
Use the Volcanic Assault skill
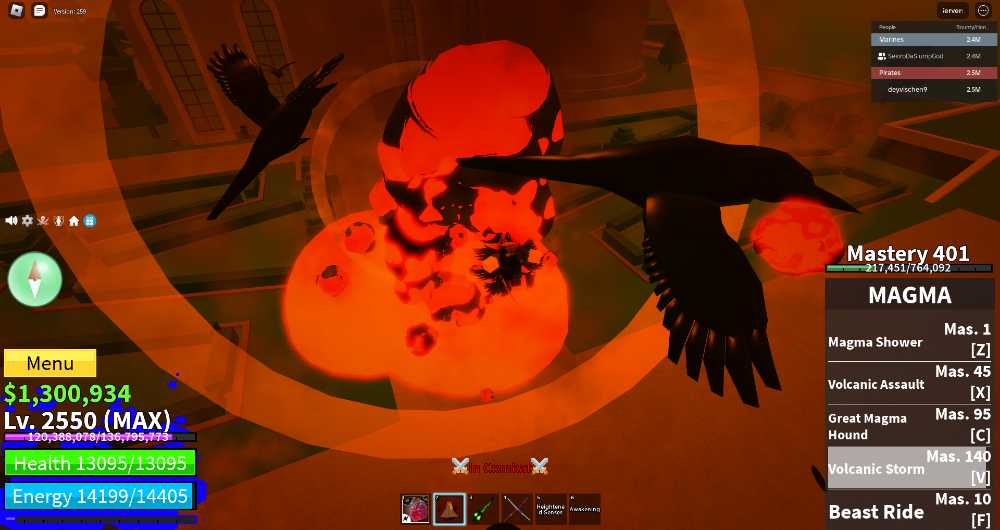[x=909, y=384]
